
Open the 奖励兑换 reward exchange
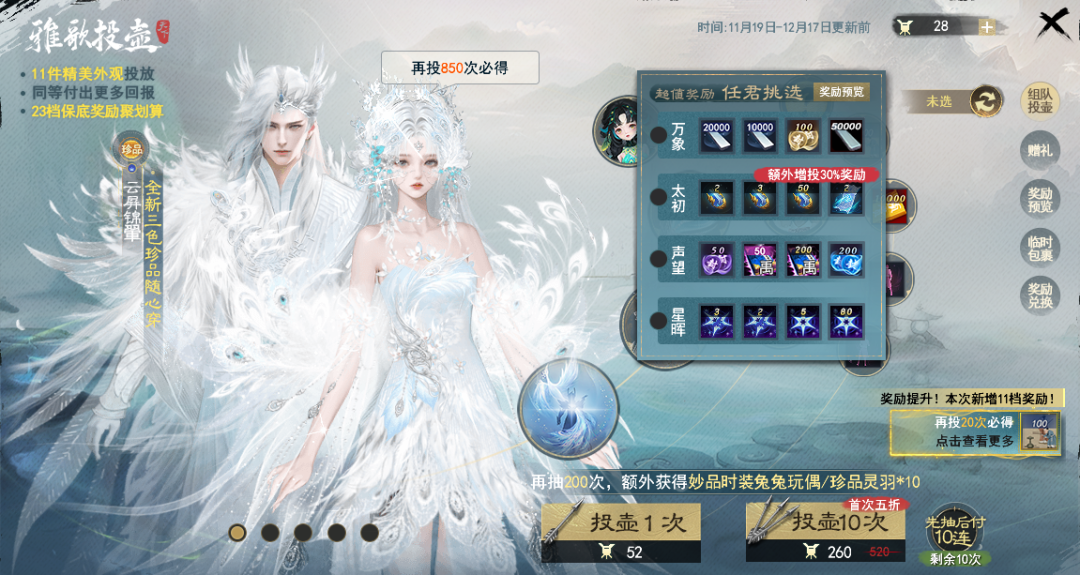(1040, 295)
